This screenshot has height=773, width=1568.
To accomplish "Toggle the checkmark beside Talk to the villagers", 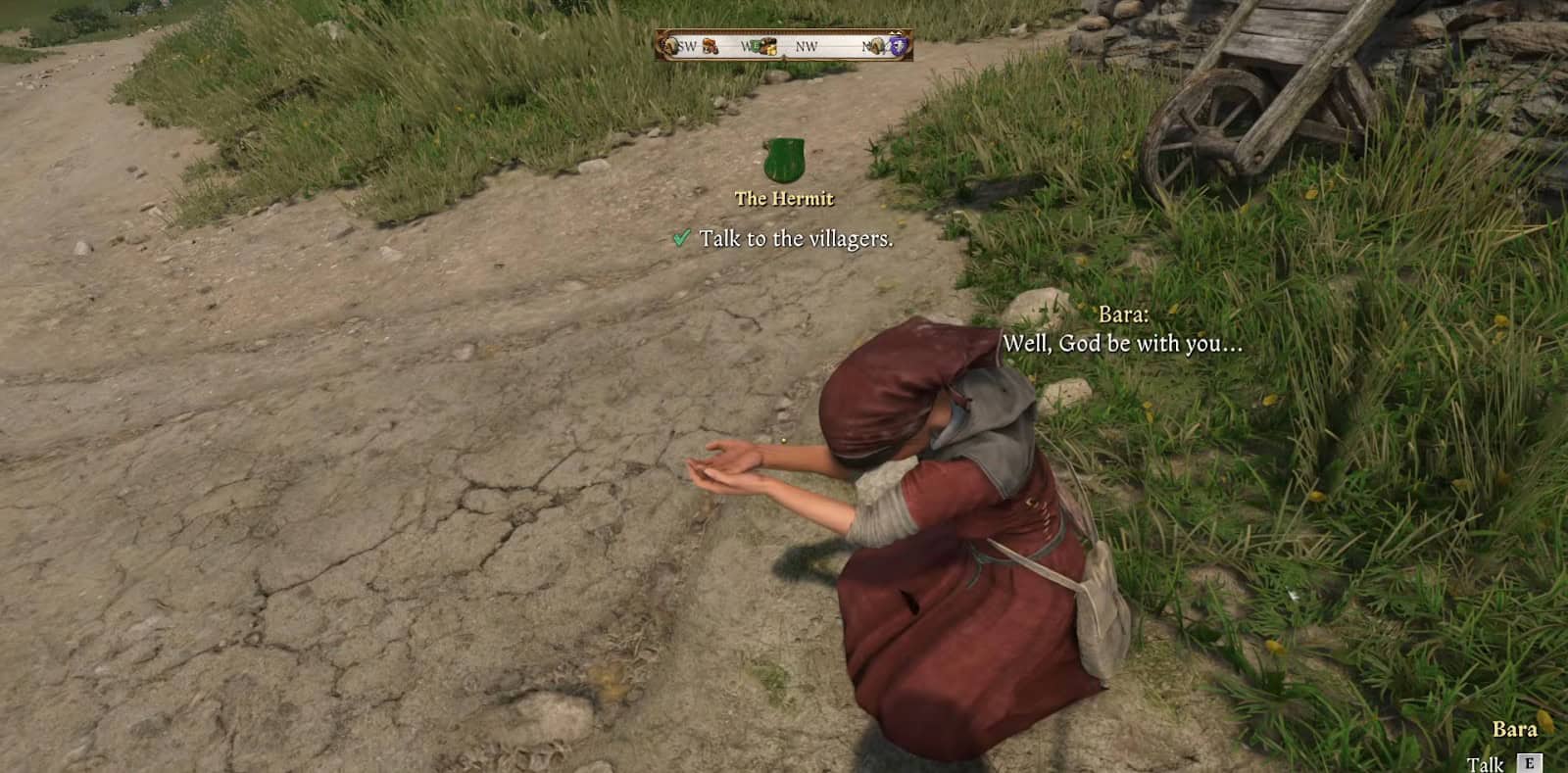I will pos(680,237).
